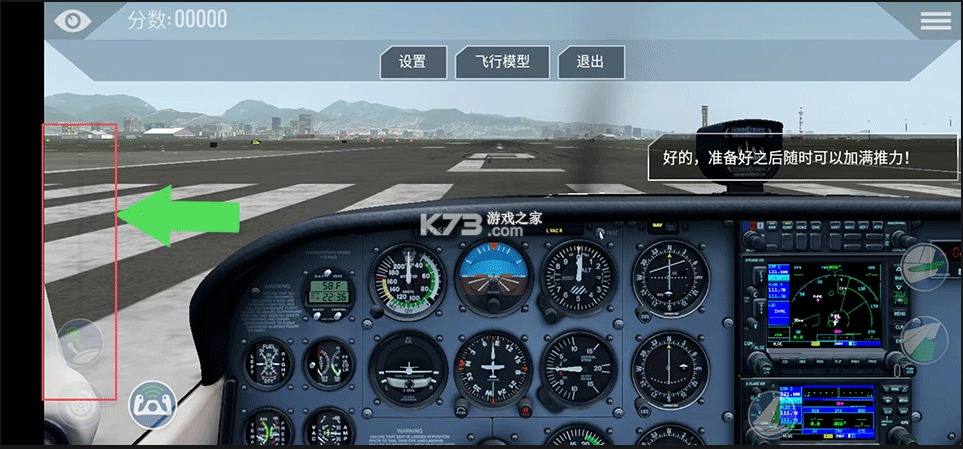963x449 pixels.
Task: Activate the yoke control icon
Action: (152, 406)
